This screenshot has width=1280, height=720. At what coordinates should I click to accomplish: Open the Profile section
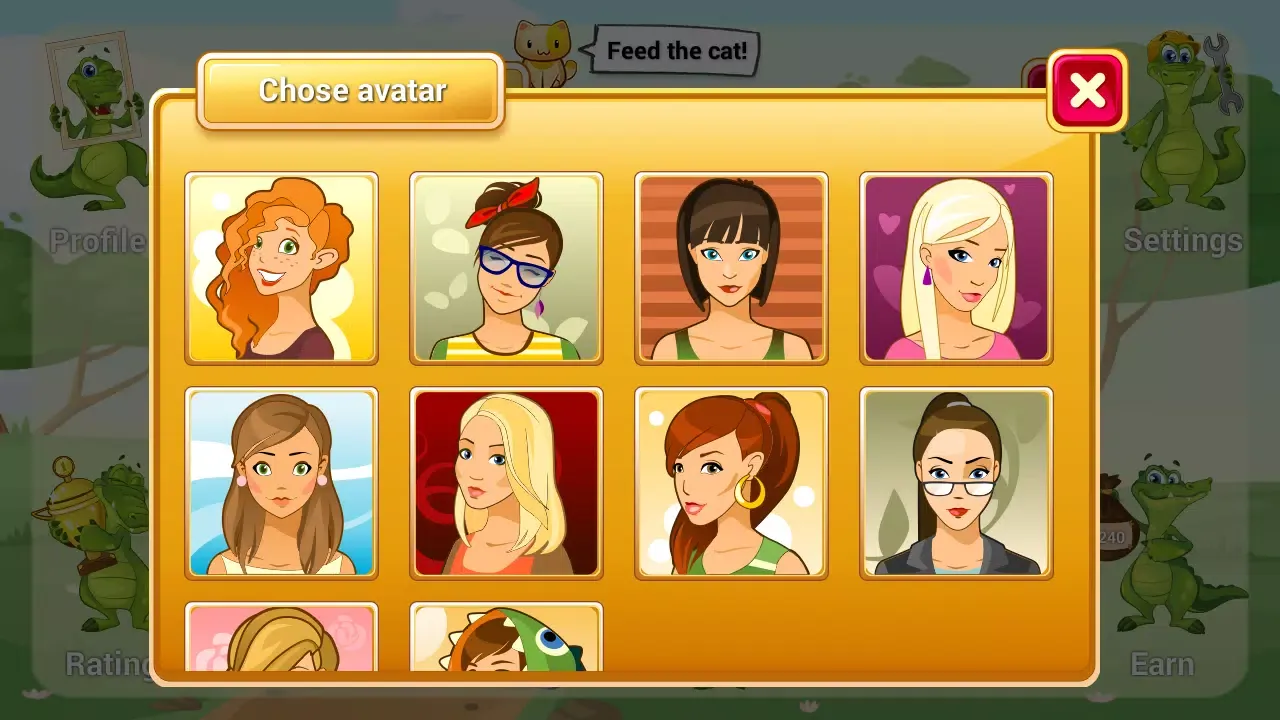click(x=97, y=242)
